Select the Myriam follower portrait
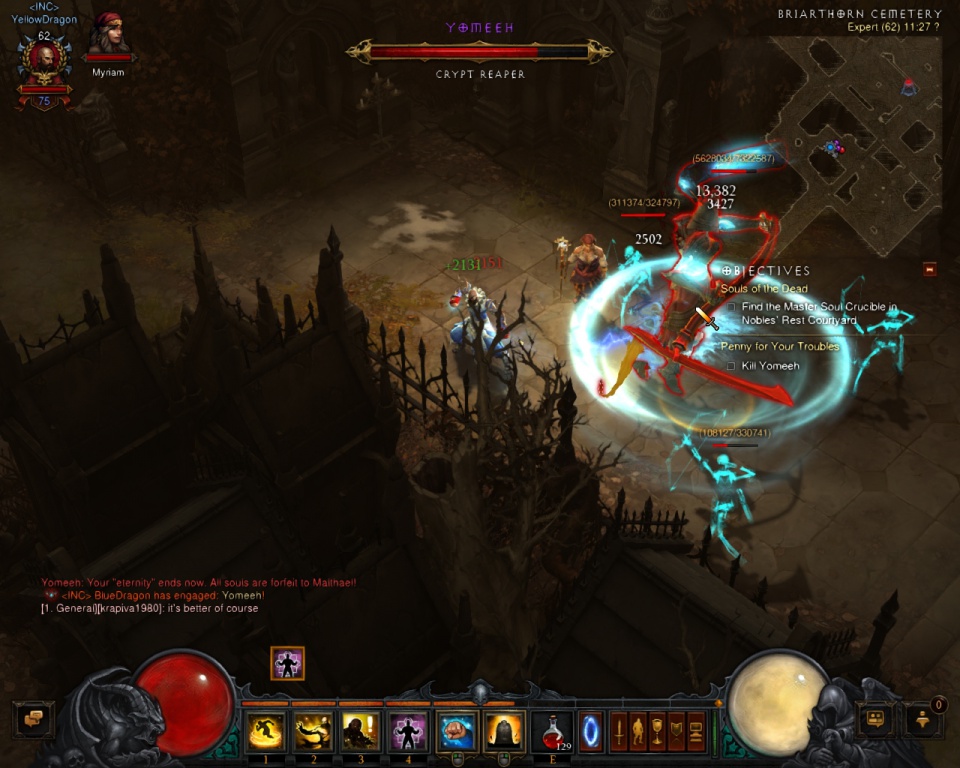This screenshot has height=768, width=960. pos(108,40)
